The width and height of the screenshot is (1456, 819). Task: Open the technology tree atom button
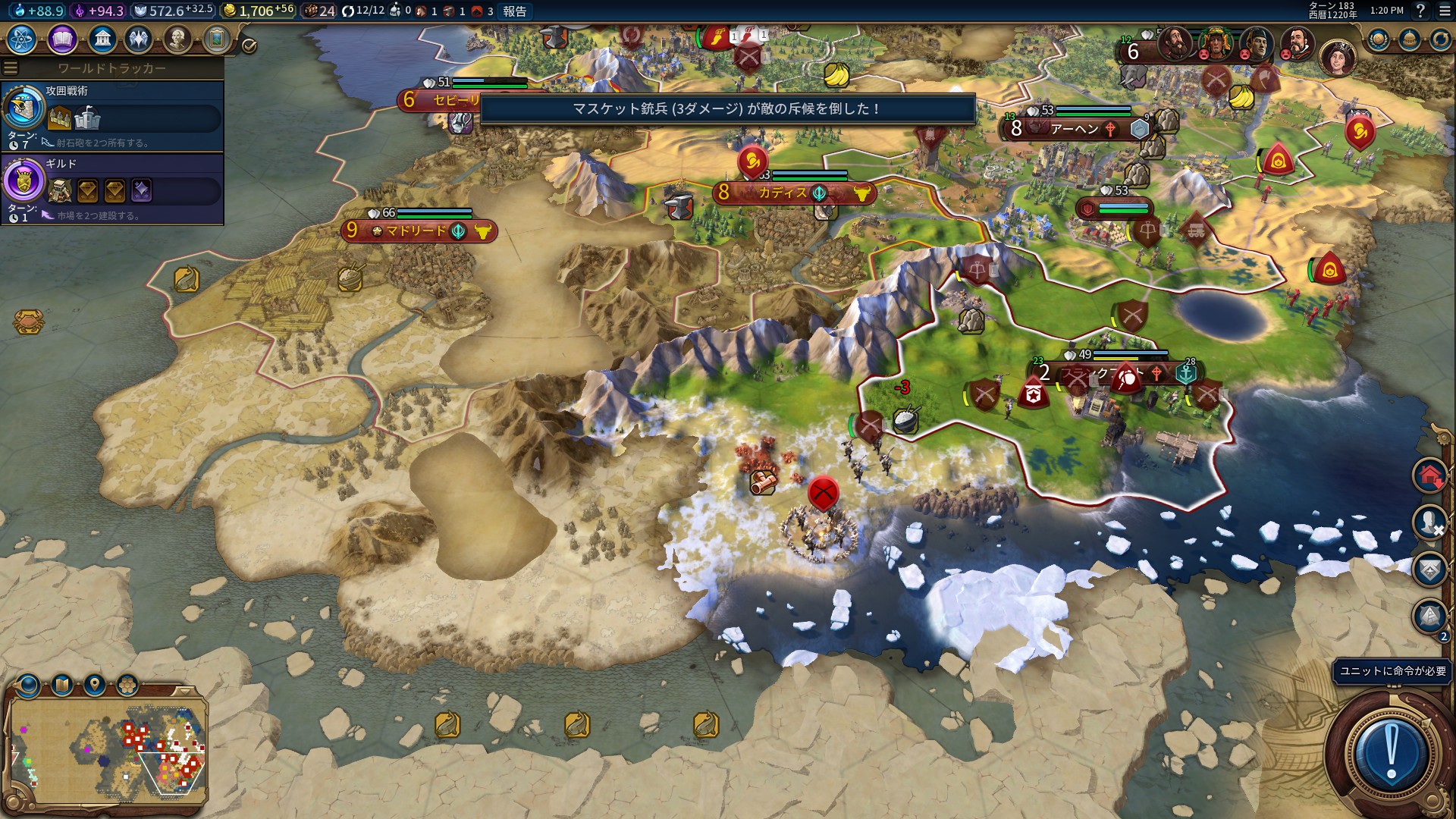click(21, 39)
